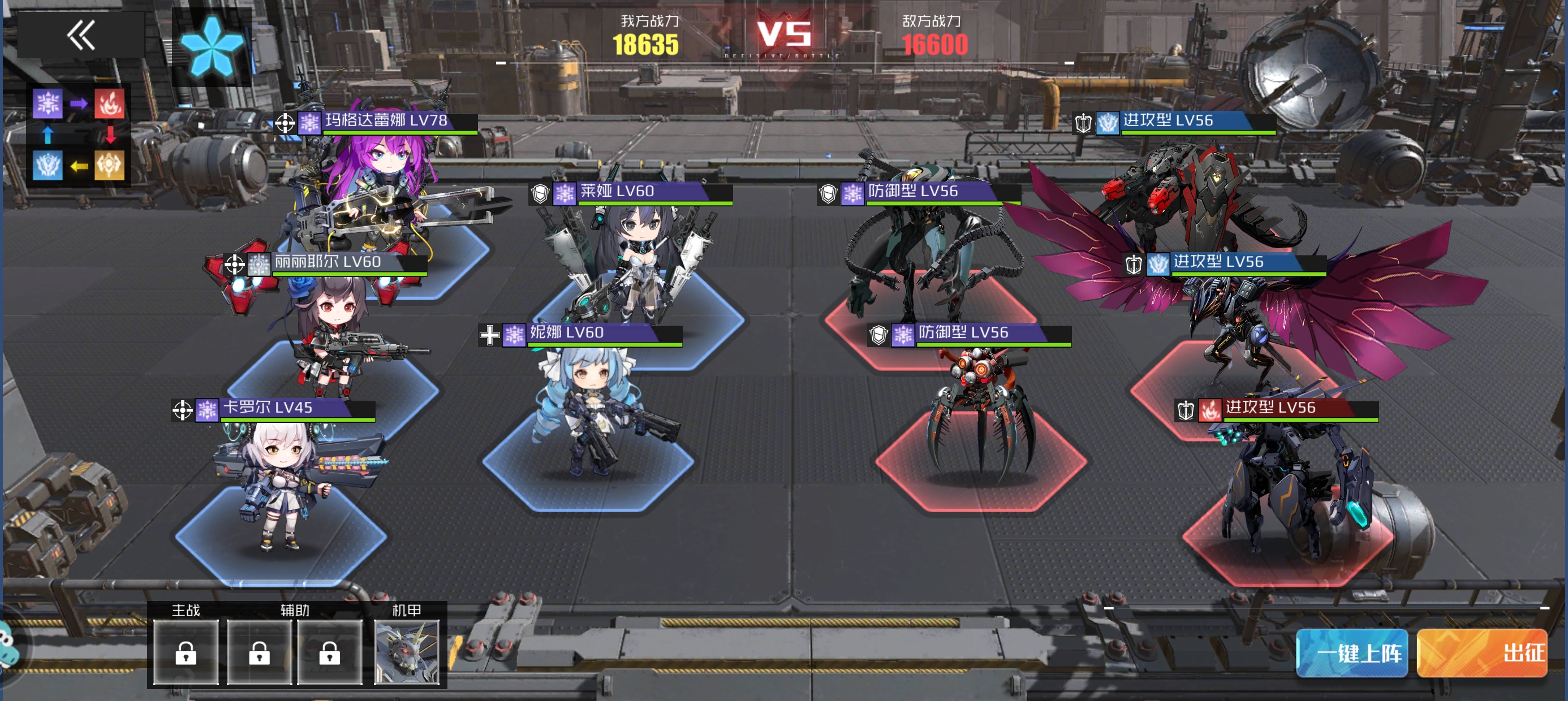Tap the 出征 deploy button

click(x=1481, y=653)
